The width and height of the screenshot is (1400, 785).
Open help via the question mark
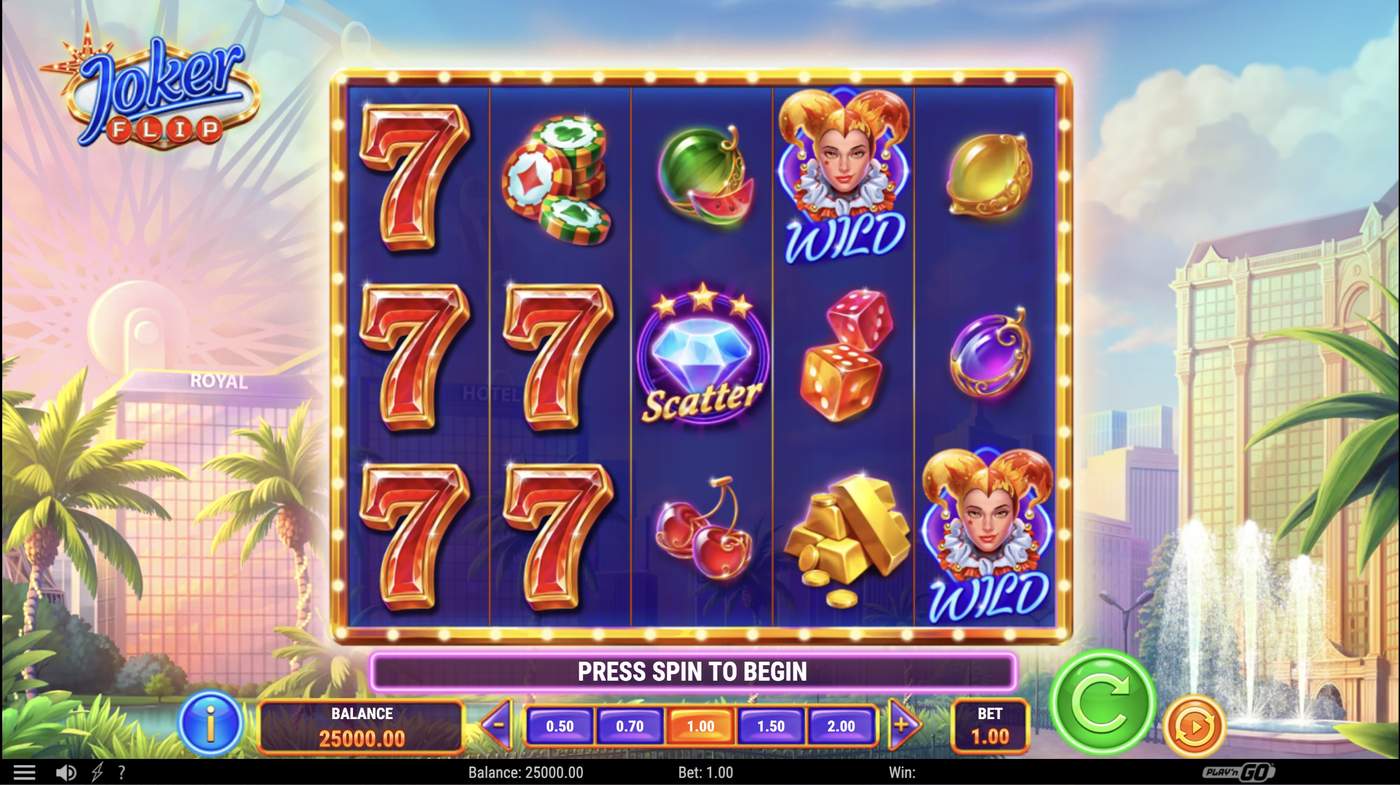[122, 773]
